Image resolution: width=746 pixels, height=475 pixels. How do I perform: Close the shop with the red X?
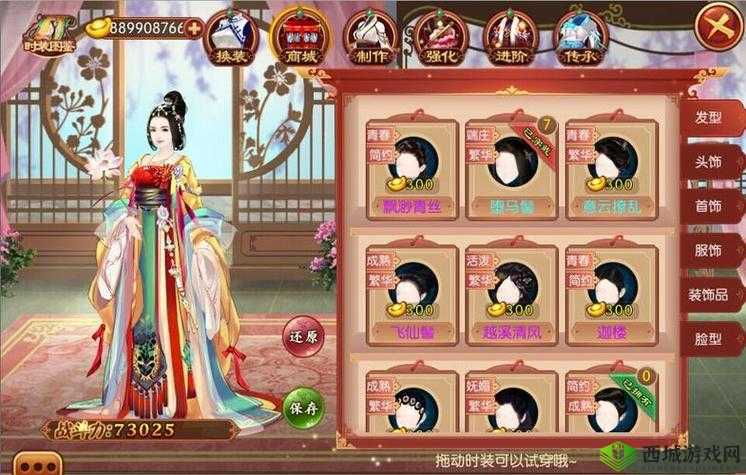[x=715, y=25]
